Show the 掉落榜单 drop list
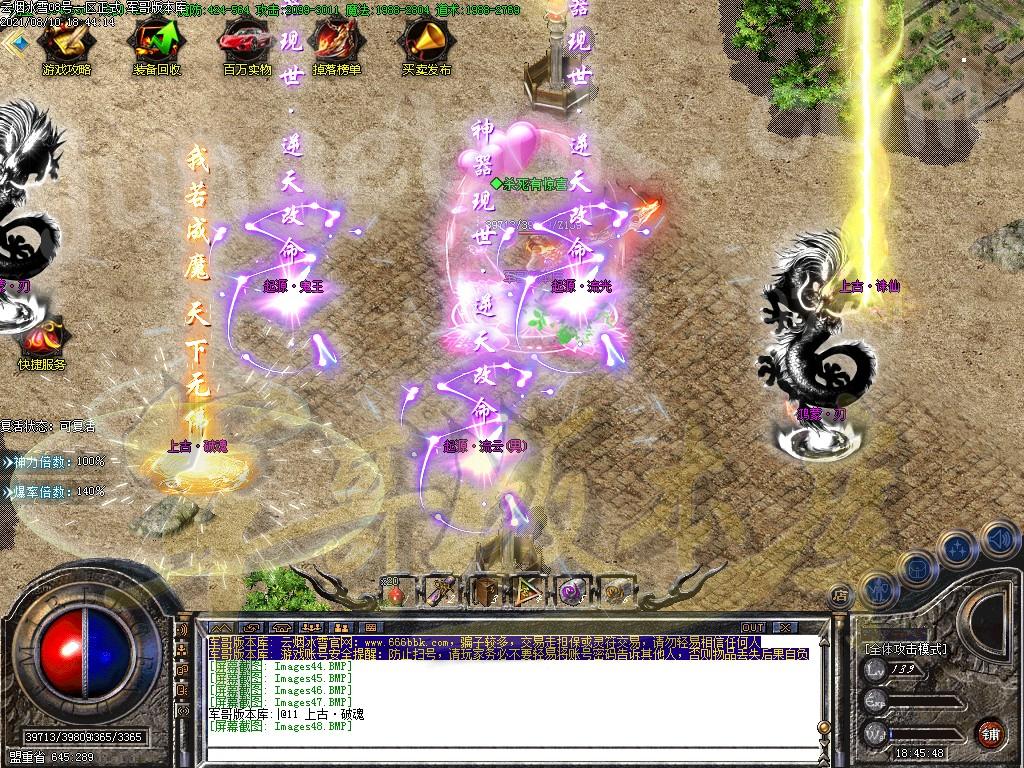 coord(336,45)
